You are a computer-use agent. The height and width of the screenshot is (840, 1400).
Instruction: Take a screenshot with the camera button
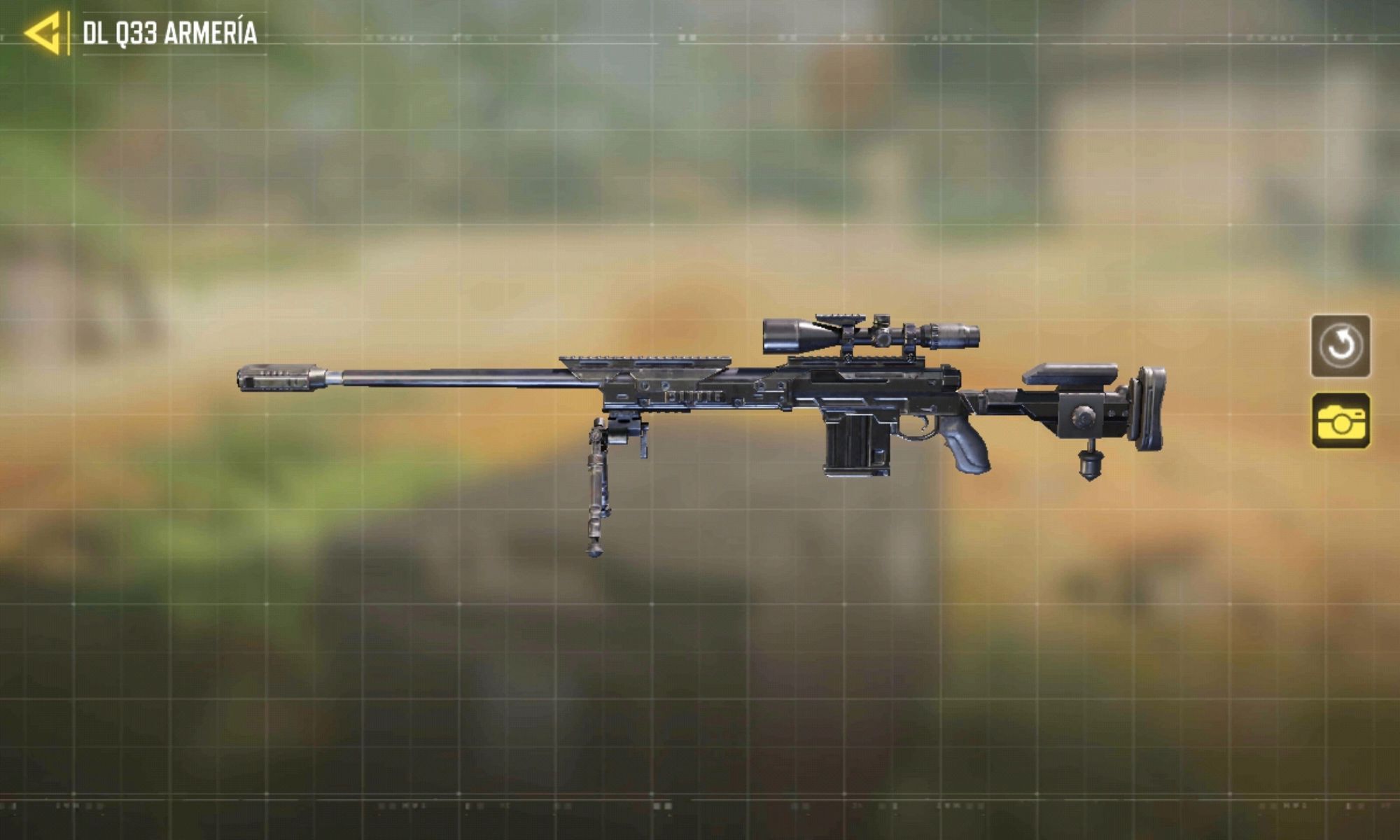1340,421
